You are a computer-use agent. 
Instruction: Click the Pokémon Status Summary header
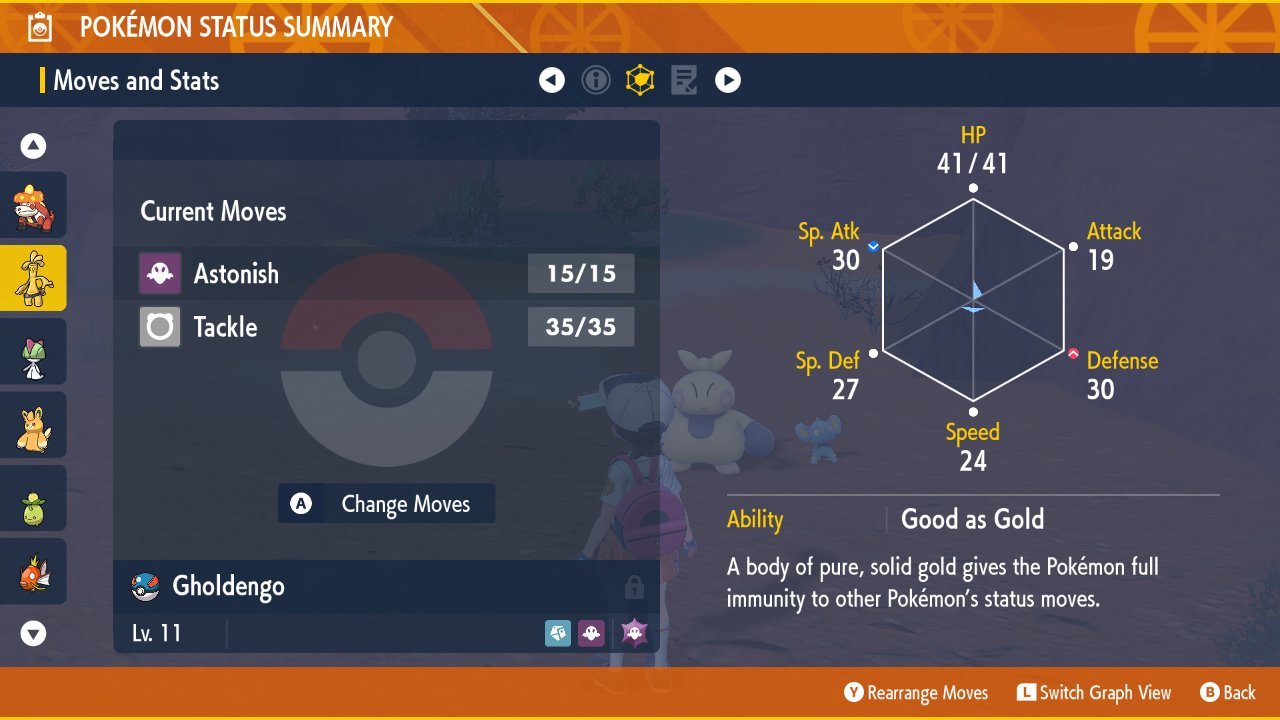235,27
